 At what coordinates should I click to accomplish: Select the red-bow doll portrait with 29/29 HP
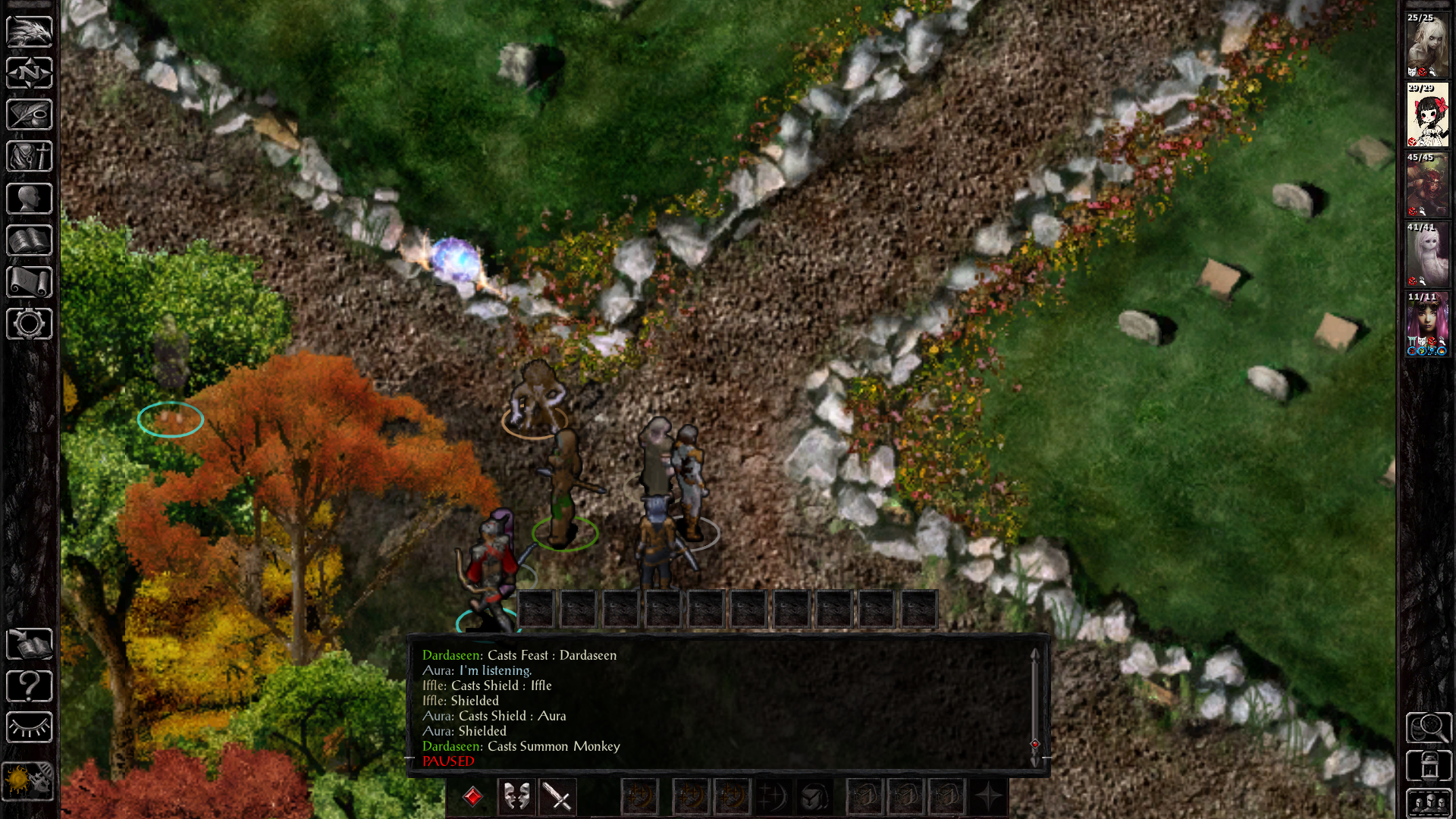[x=1427, y=115]
